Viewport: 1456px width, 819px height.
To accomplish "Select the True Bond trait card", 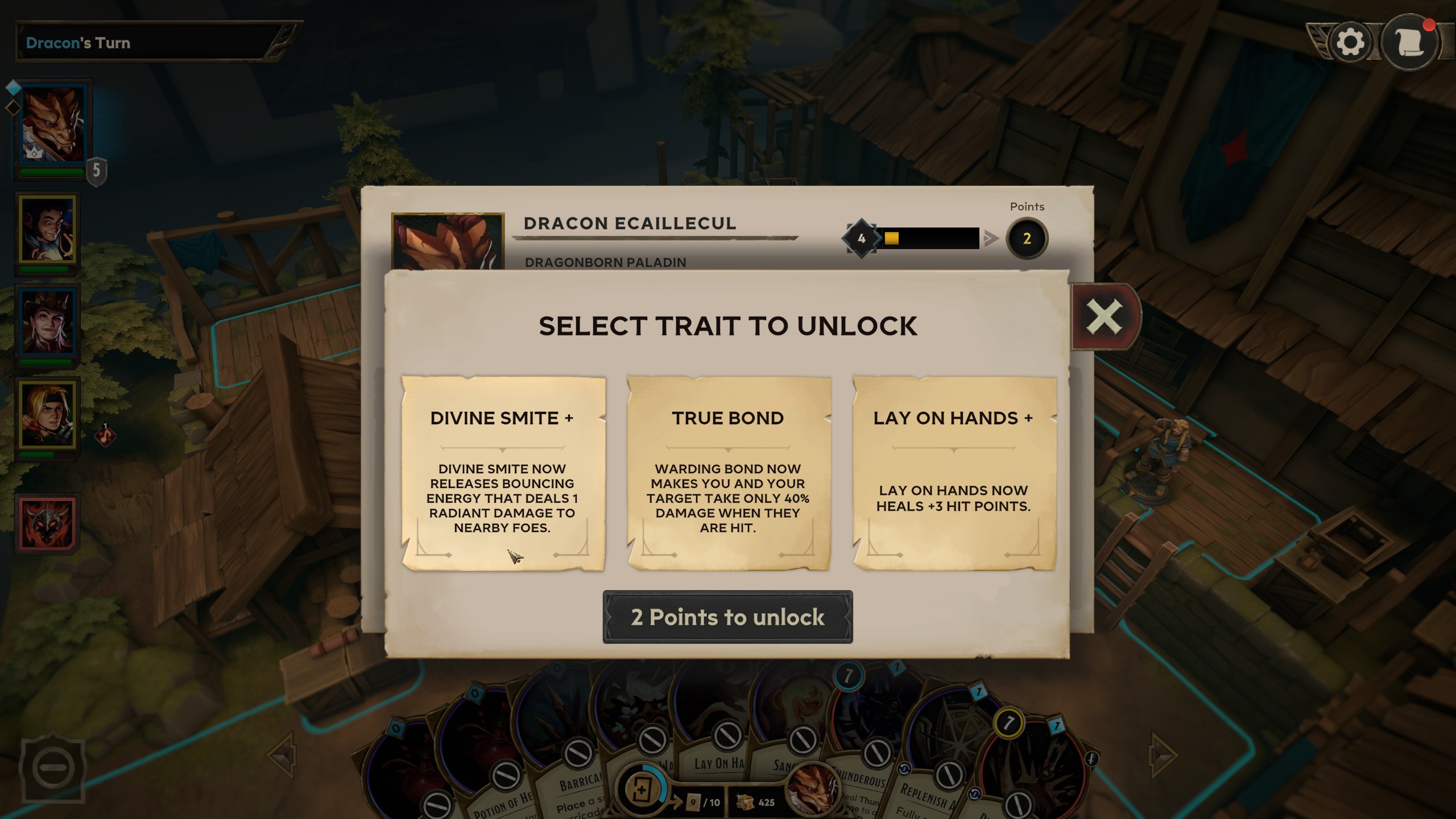I will (728, 473).
